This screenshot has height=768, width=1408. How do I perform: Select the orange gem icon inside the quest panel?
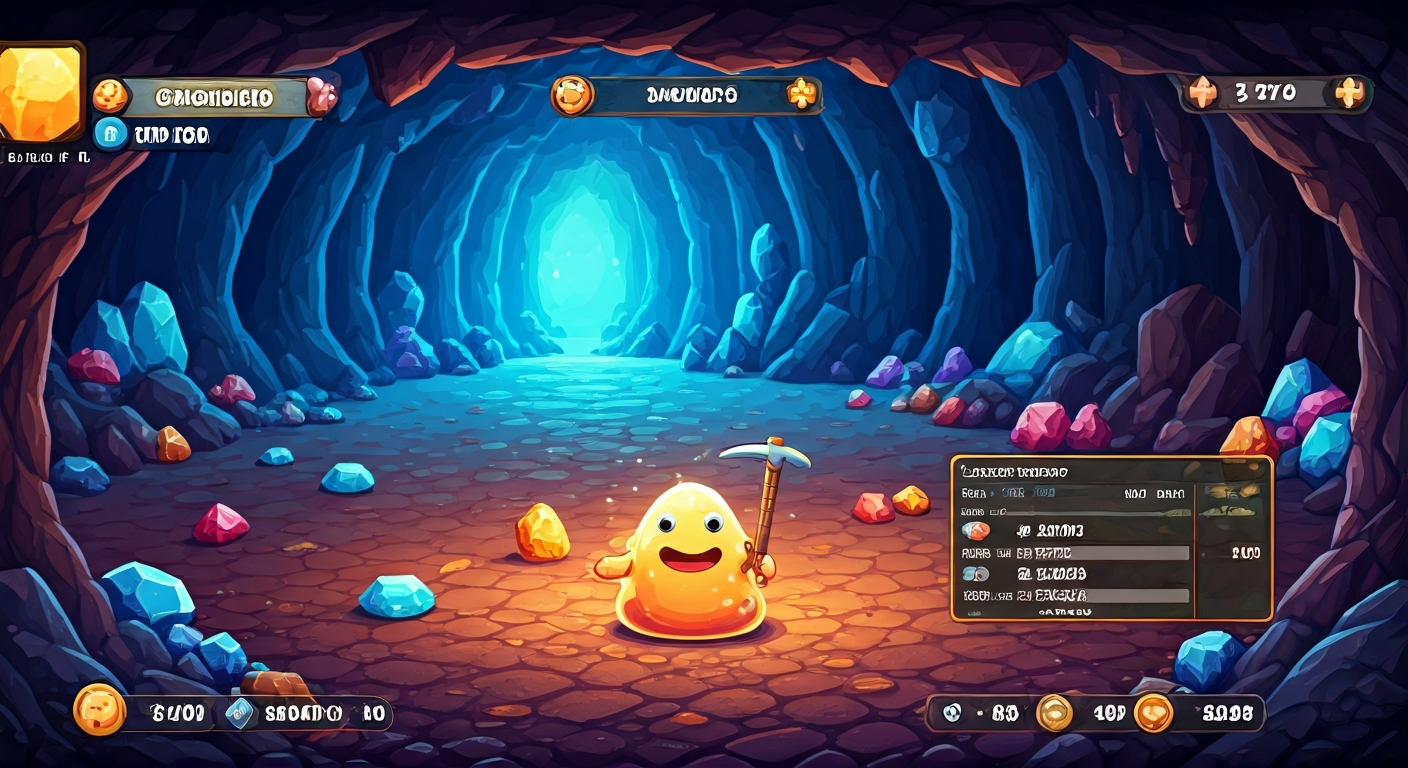click(x=978, y=529)
